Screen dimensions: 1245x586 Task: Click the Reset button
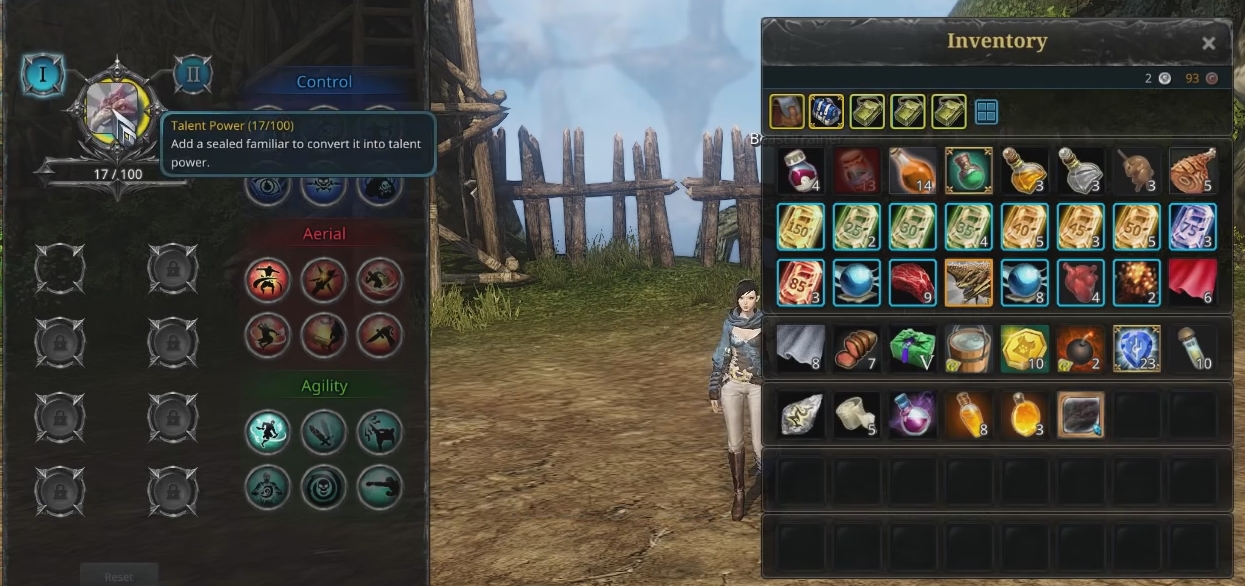[x=119, y=576]
